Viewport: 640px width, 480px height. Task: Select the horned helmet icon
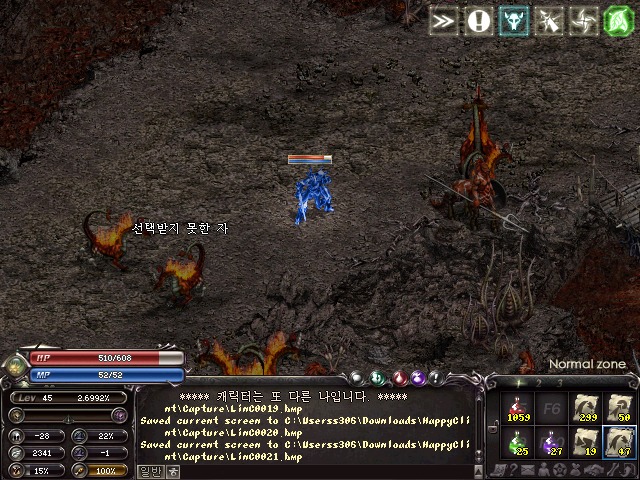click(513, 21)
